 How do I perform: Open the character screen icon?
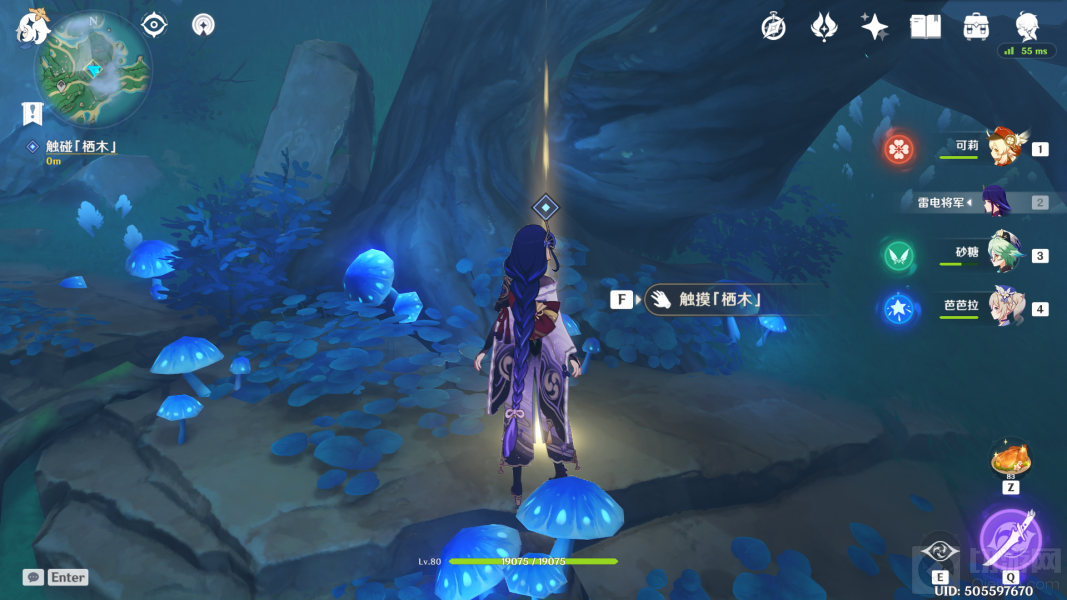click(1027, 26)
